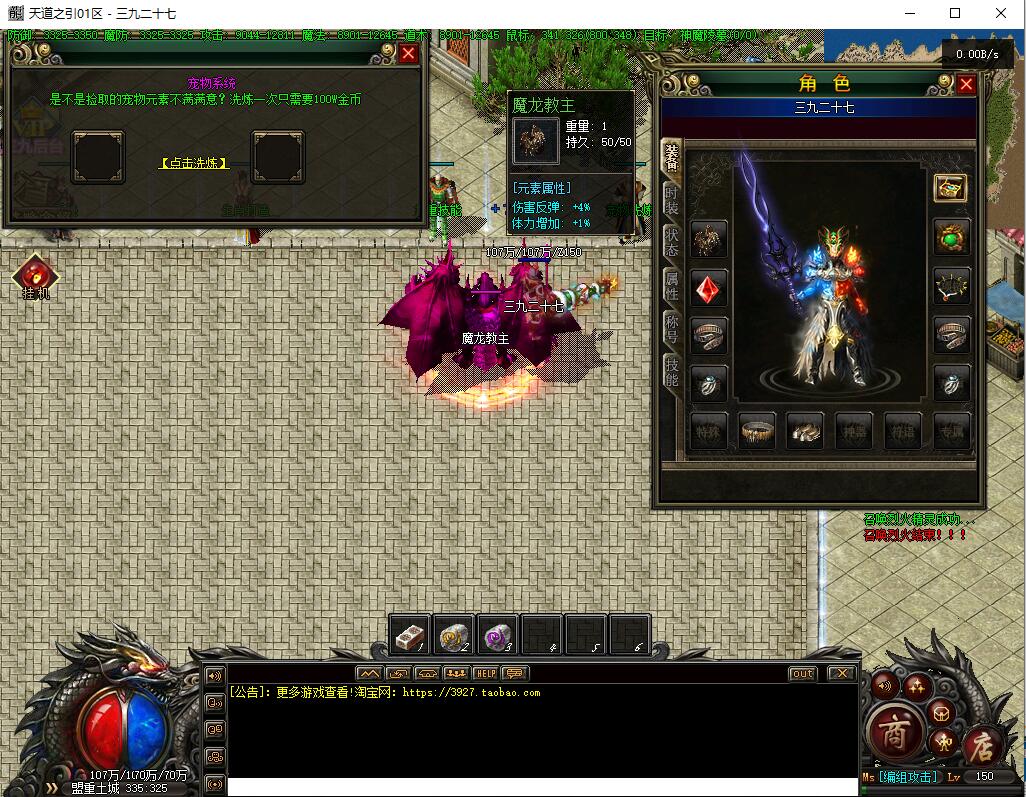1026x797 pixels.
Task: Toggle the 挂机 auto-battle icon
Action: tap(35, 275)
